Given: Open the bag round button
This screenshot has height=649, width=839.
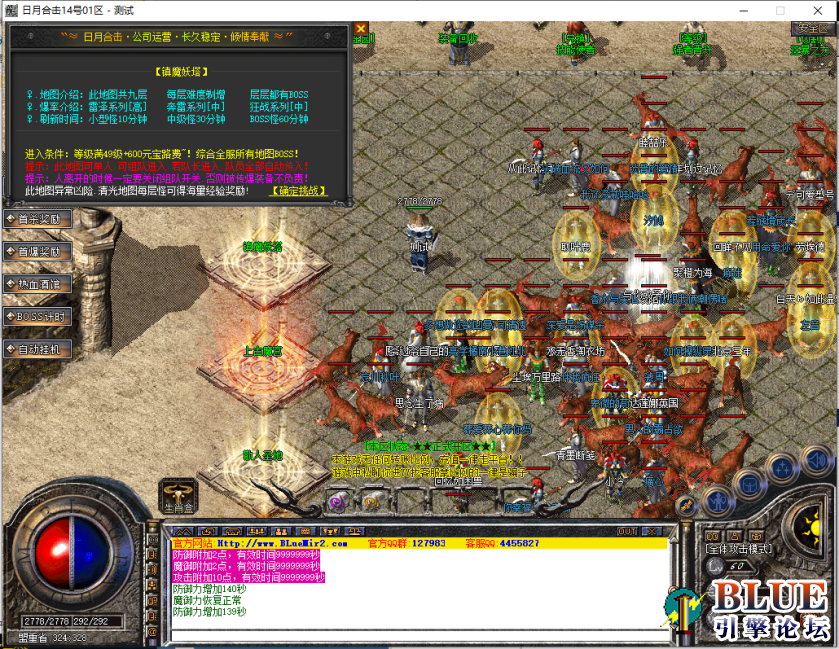Looking at the screenshot, I should click(748, 486).
